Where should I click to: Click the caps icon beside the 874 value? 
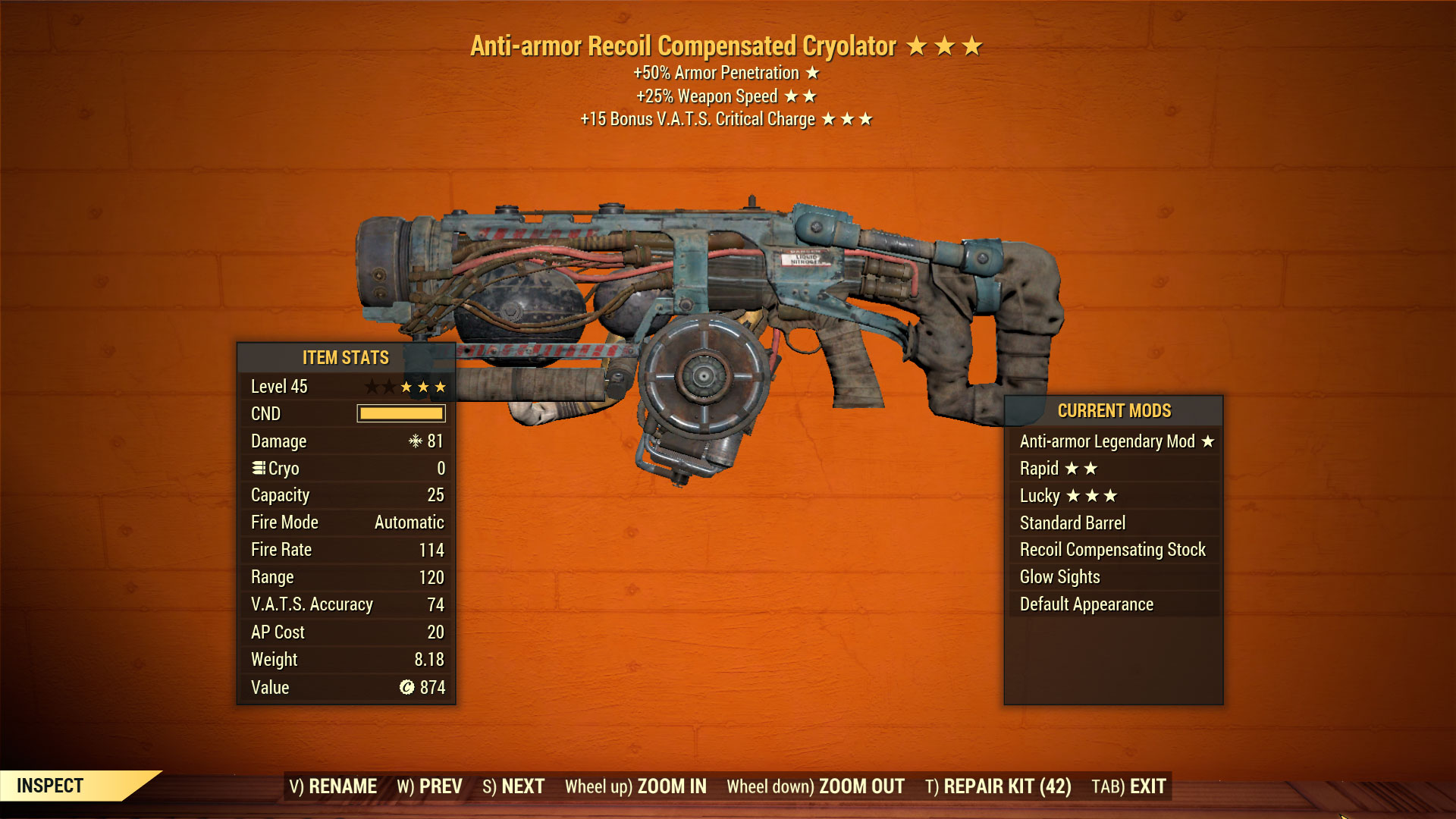[406, 687]
